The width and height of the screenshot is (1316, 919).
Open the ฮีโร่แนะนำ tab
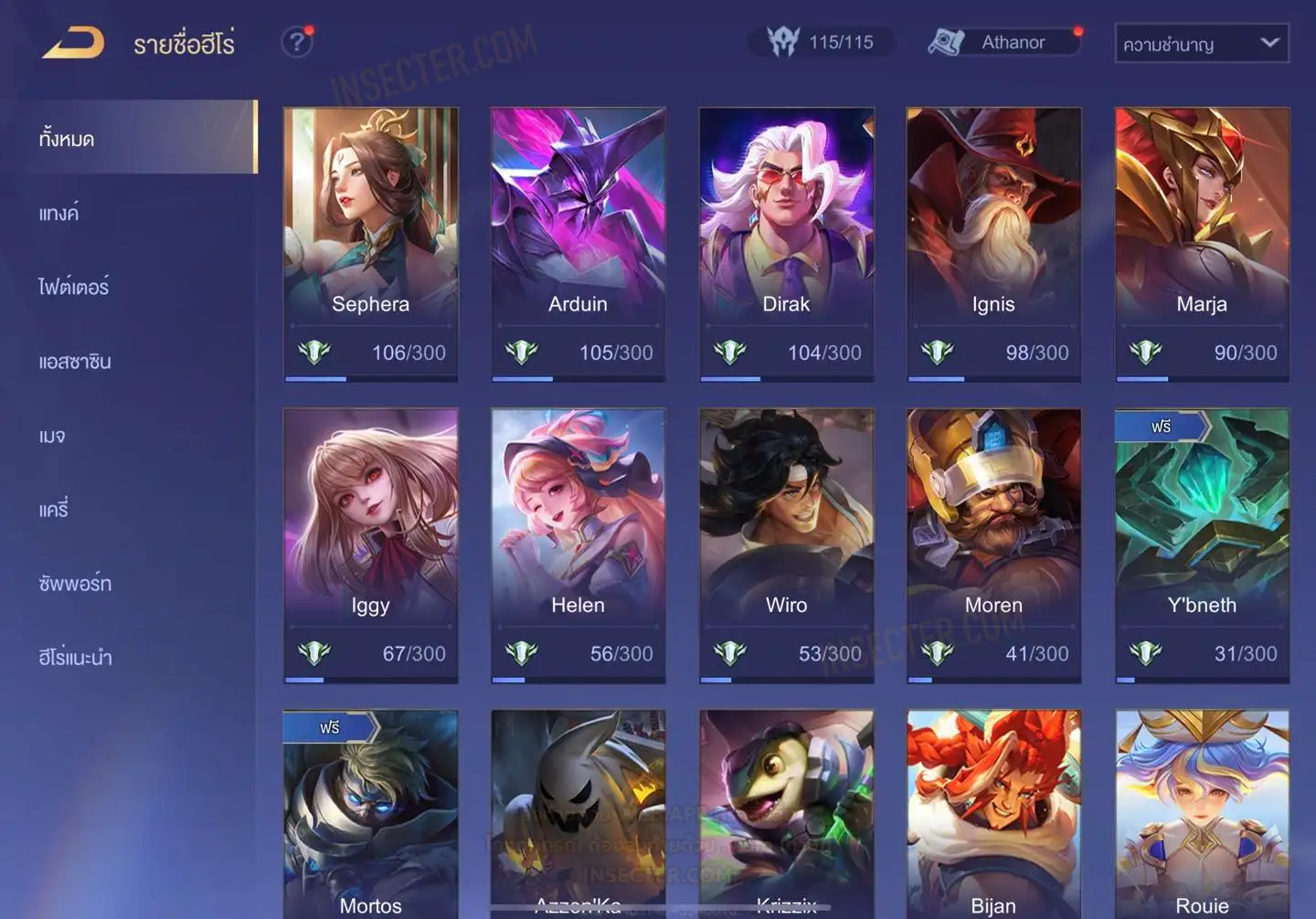[76, 658]
